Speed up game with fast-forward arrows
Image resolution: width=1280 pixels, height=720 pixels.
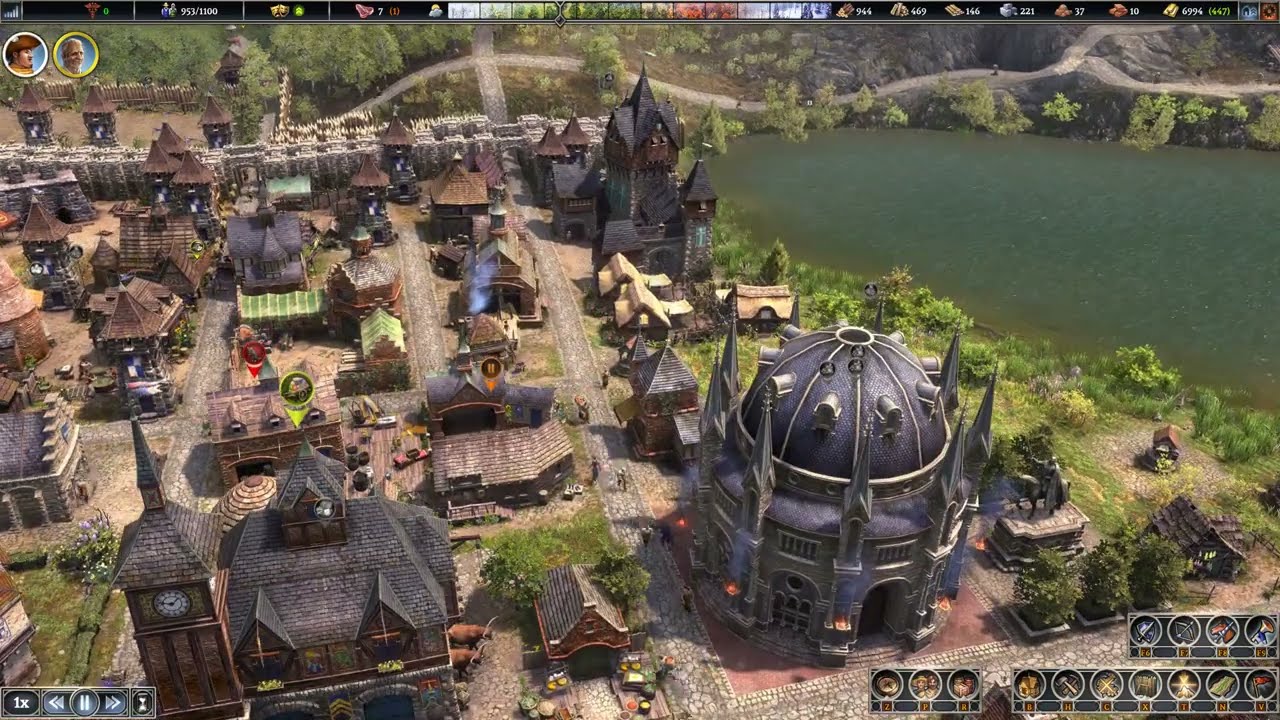113,702
